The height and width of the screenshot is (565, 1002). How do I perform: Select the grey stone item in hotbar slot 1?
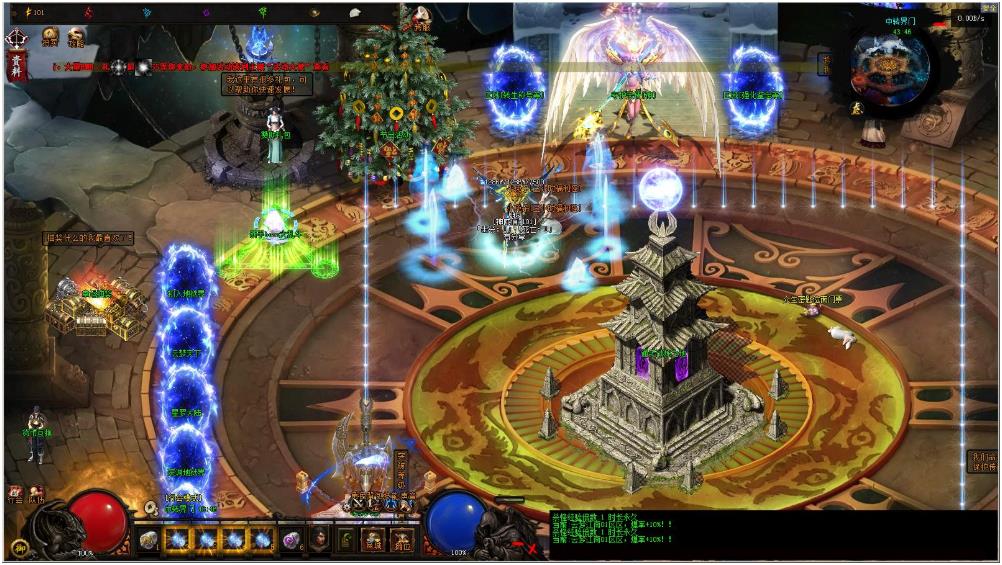(x=149, y=540)
